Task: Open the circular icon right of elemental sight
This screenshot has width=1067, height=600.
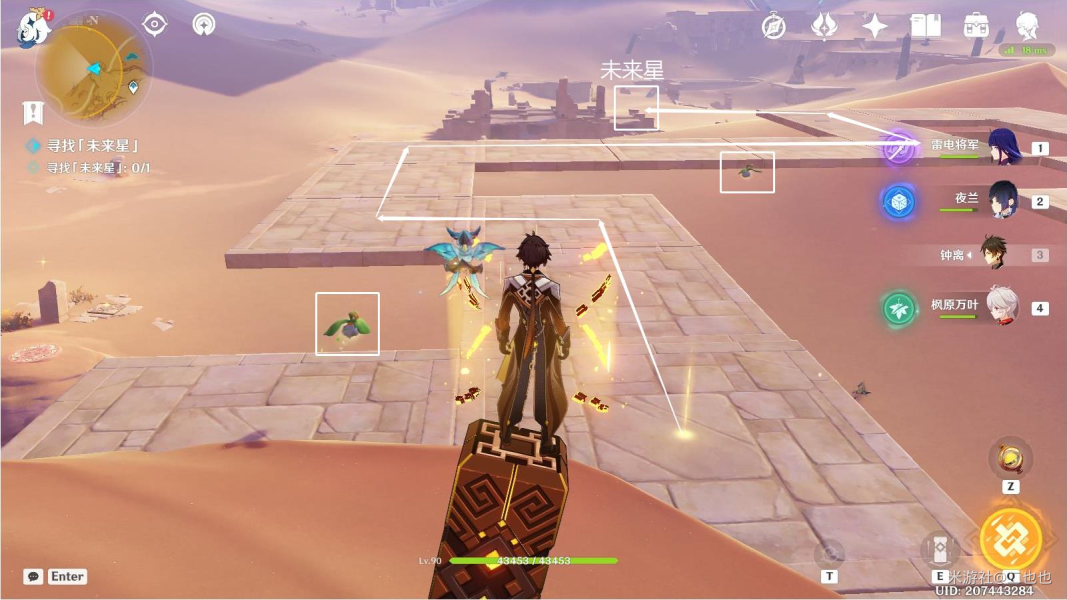Action: tap(204, 24)
